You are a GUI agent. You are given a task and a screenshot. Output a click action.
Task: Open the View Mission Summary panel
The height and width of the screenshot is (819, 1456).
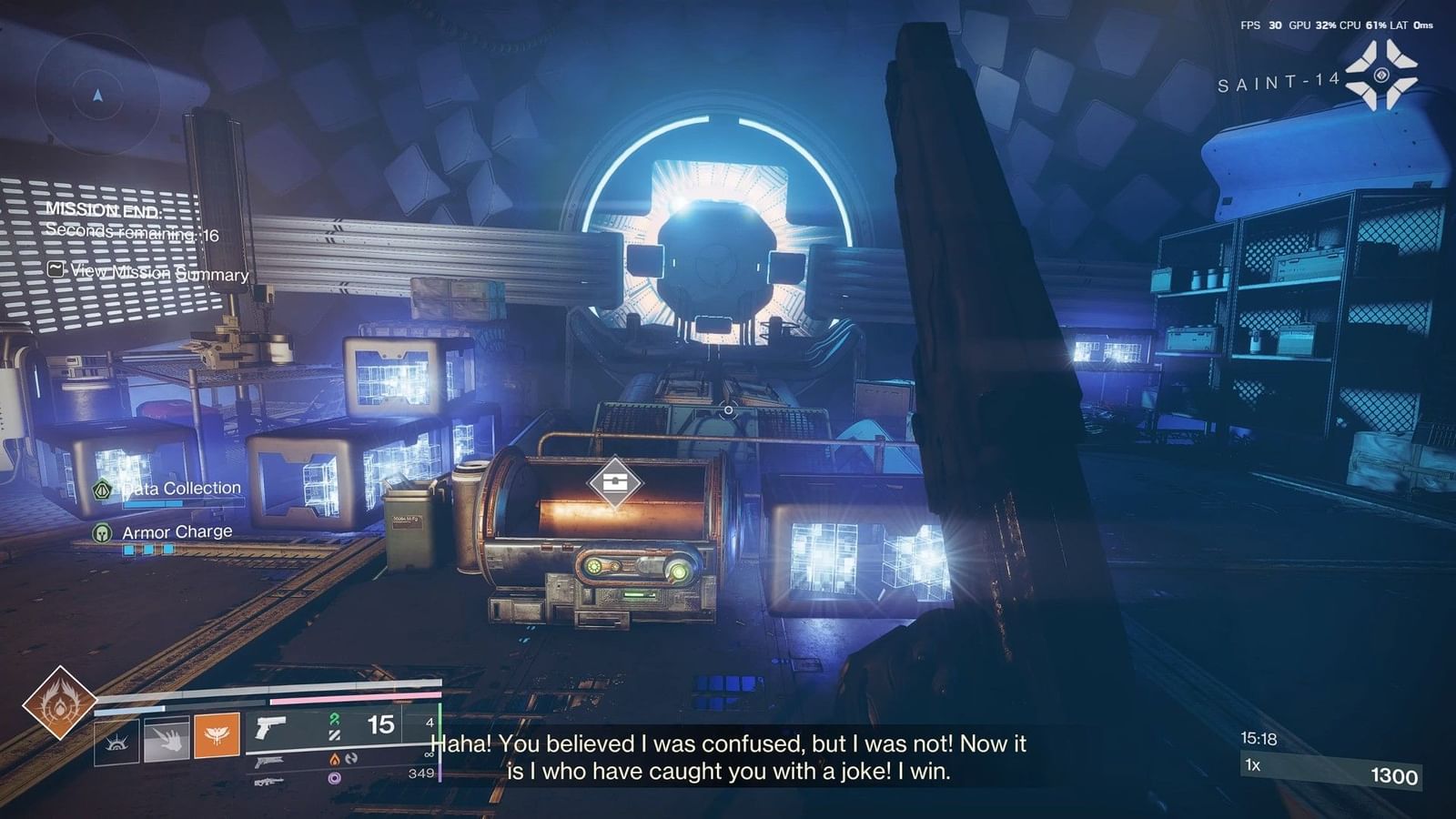(155, 274)
